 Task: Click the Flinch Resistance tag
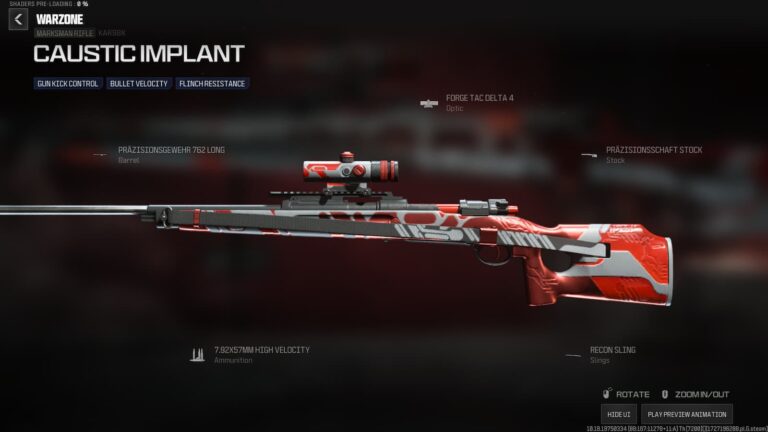coord(212,84)
